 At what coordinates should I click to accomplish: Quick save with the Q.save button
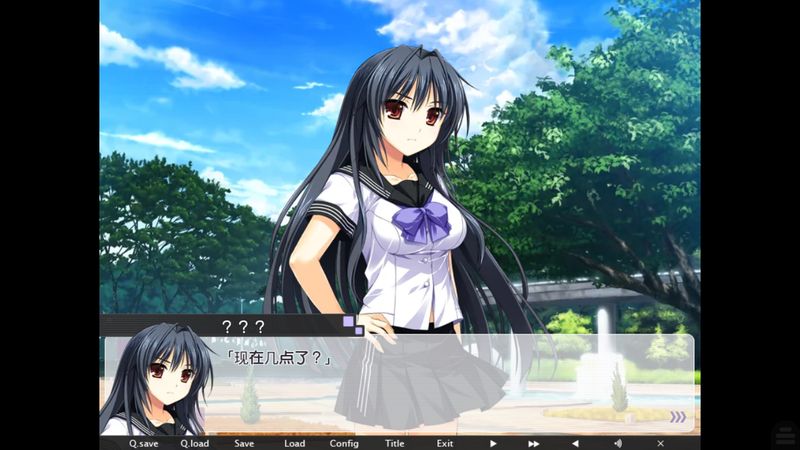[x=143, y=443]
